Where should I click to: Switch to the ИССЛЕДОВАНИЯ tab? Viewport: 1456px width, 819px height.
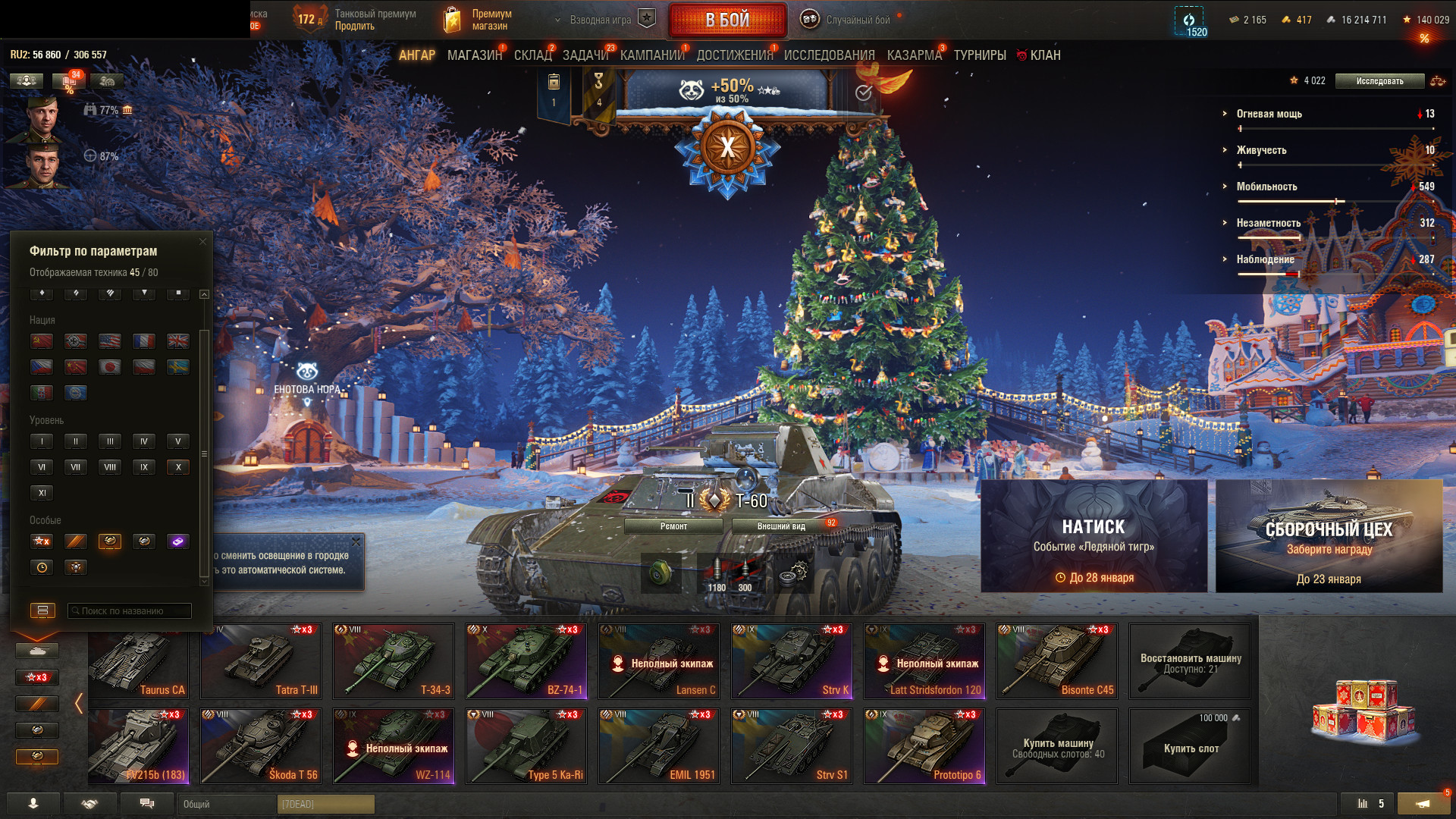click(x=829, y=55)
